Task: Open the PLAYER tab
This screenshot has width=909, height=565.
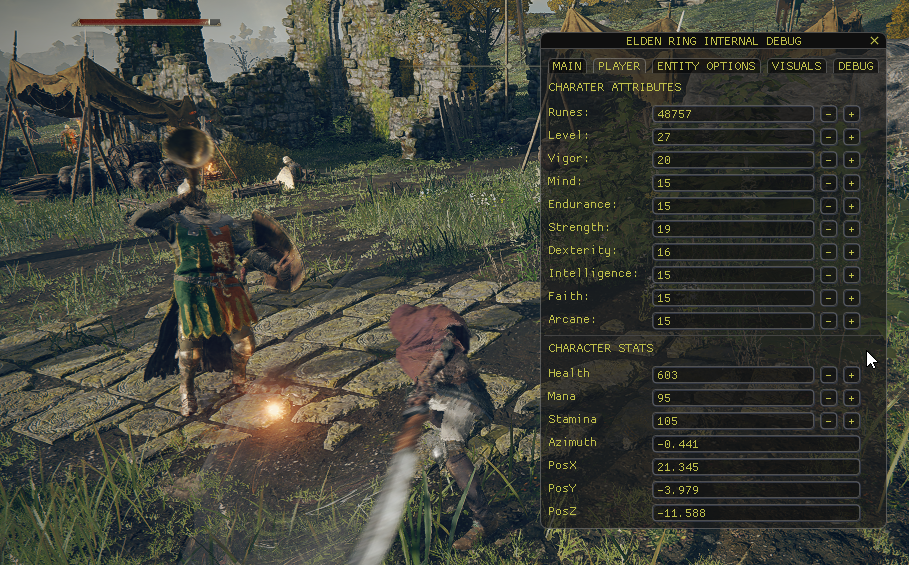Action: [618, 66]
